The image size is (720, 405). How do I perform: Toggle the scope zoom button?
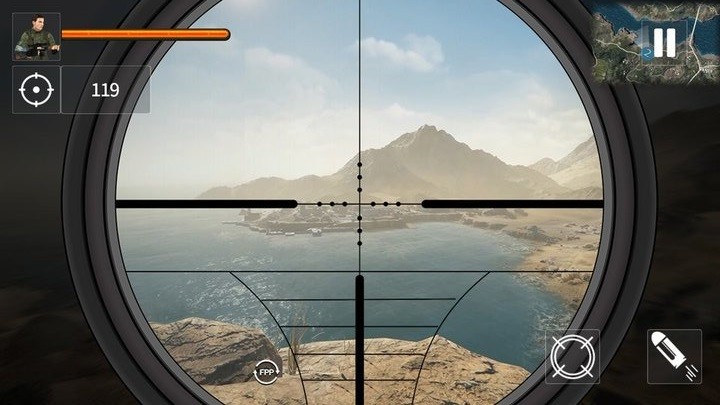pos(572,357)
